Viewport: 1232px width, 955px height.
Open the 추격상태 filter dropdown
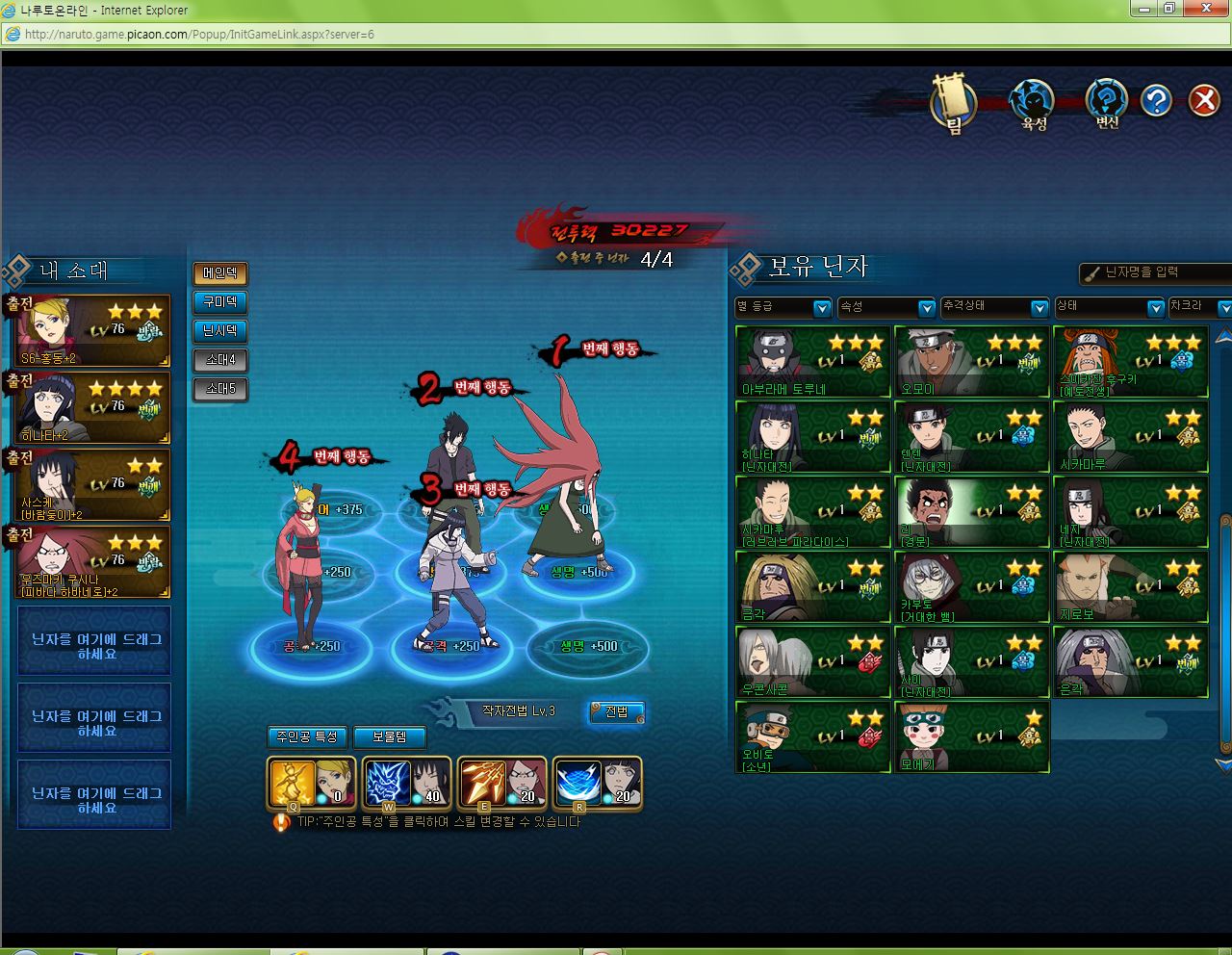point(995,307)
